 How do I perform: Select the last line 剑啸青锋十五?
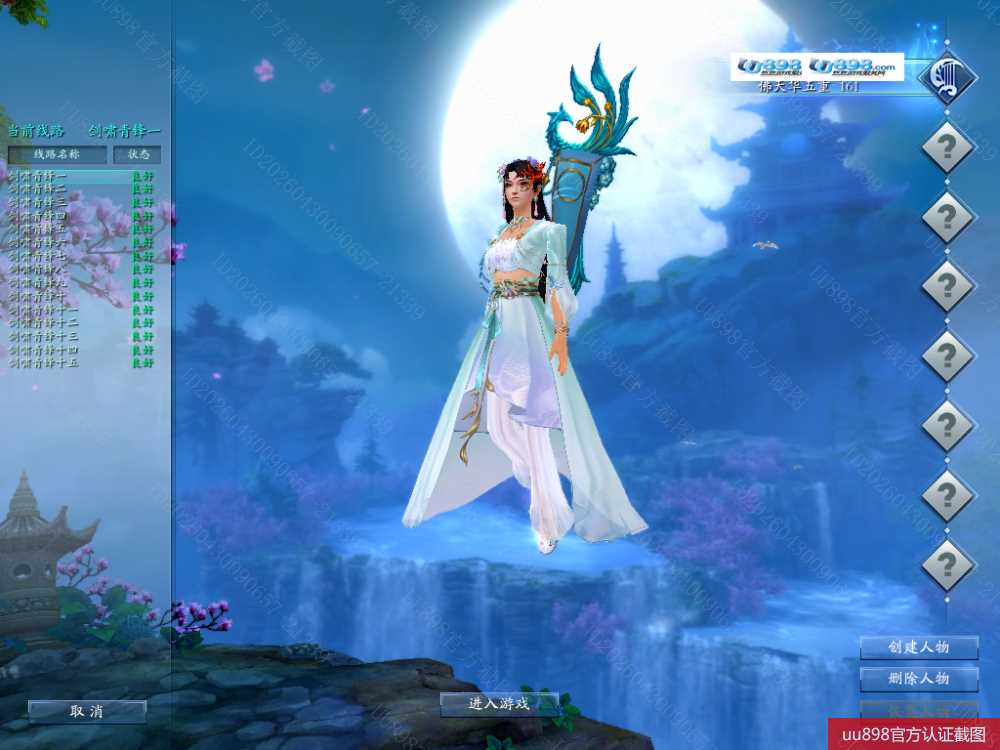(x=45, y=364)
